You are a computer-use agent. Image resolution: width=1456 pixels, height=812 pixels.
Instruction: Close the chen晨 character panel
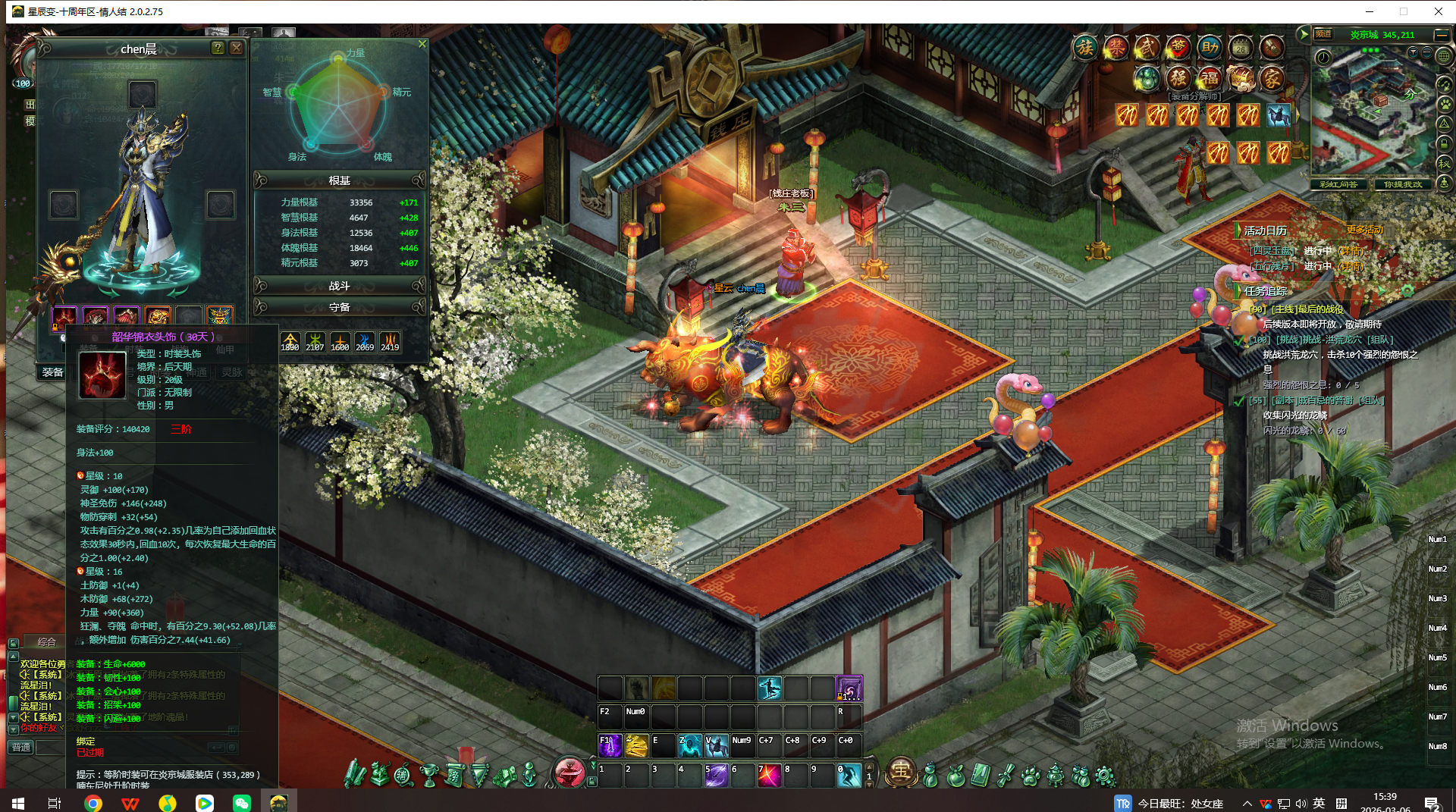(x=237, y=48)
